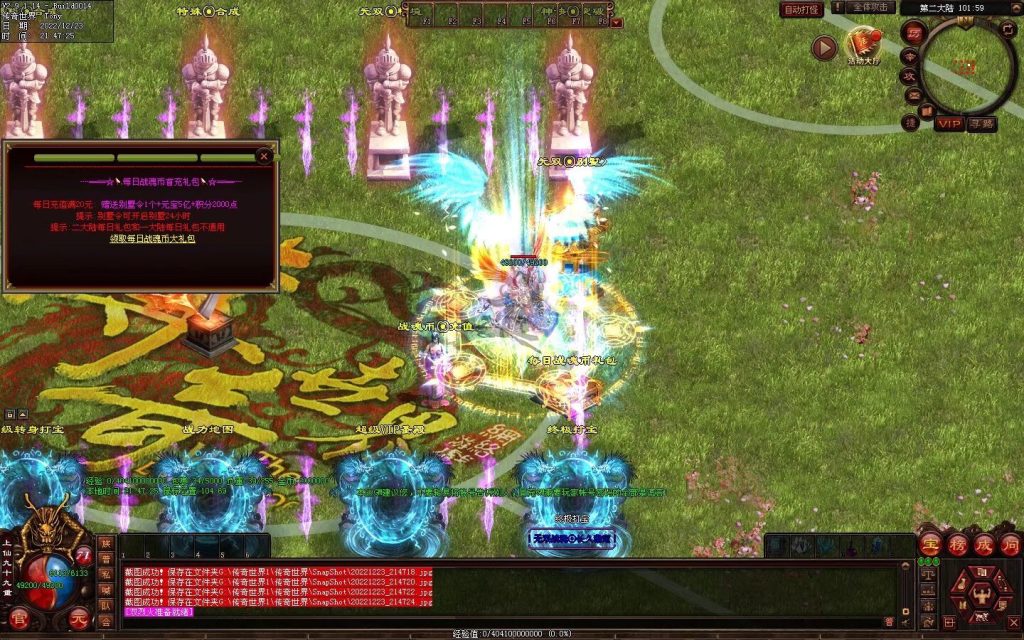This screenshot has width=1024, height=640.
Task: Claim the daily battle soul coin gift pack
Action: pos(152,239)
